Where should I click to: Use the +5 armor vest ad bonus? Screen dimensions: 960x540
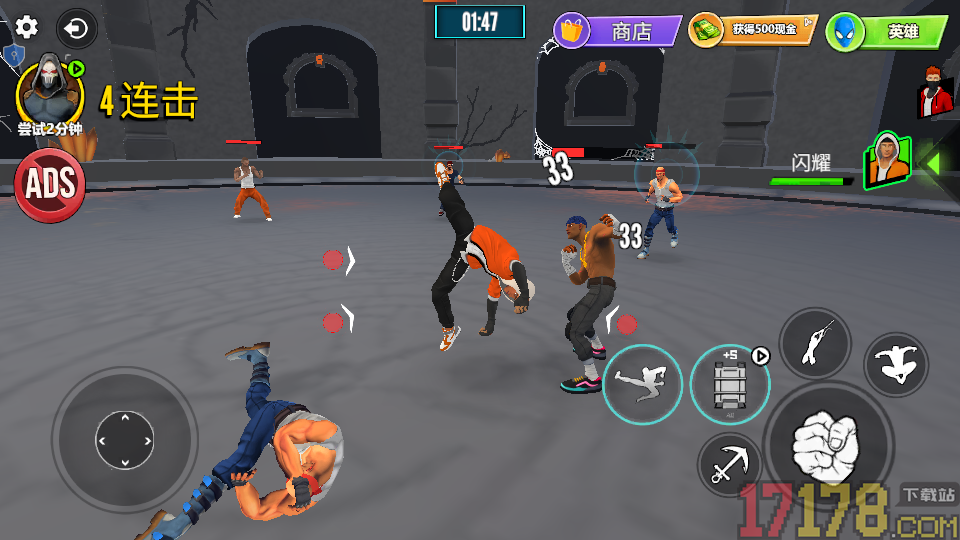pos(729,385)
